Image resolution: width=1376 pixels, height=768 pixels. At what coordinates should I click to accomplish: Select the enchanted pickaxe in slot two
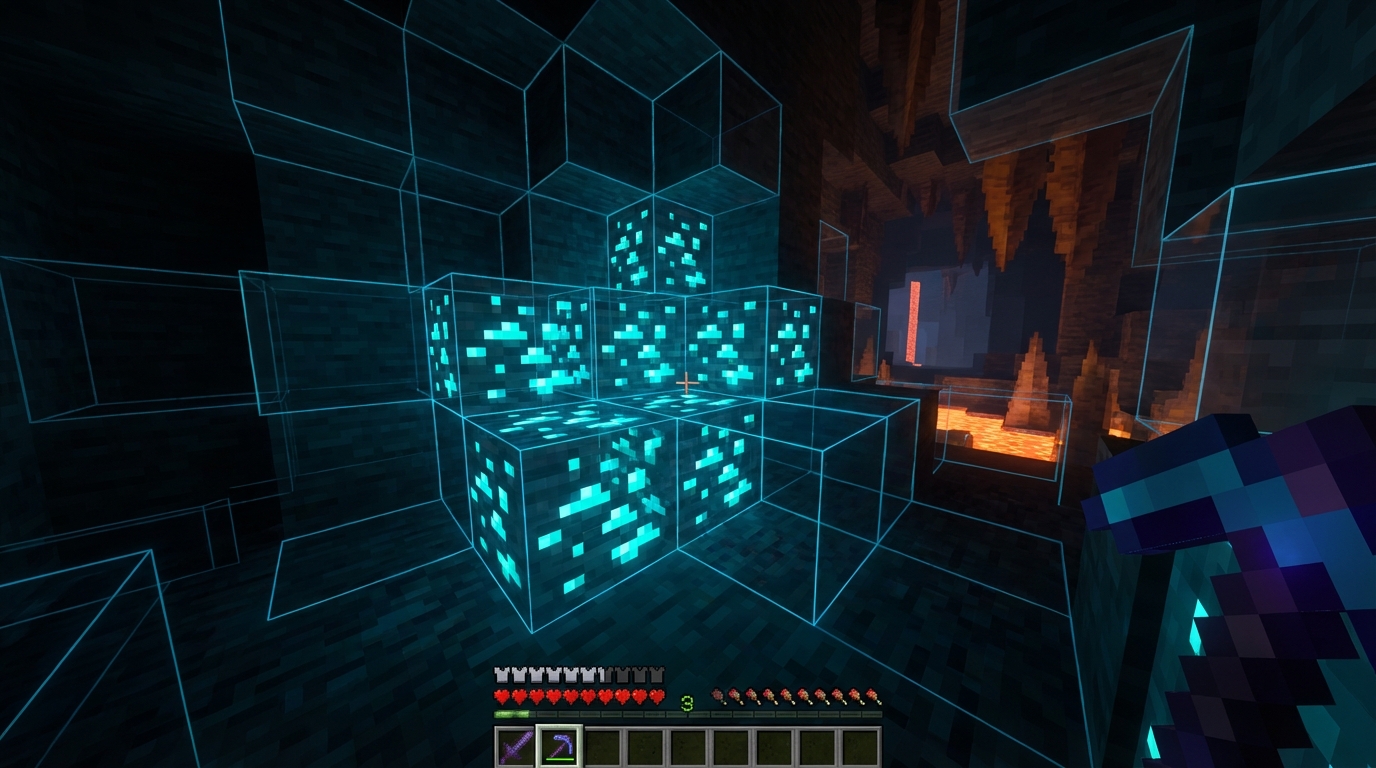click(x=558, y=743)
